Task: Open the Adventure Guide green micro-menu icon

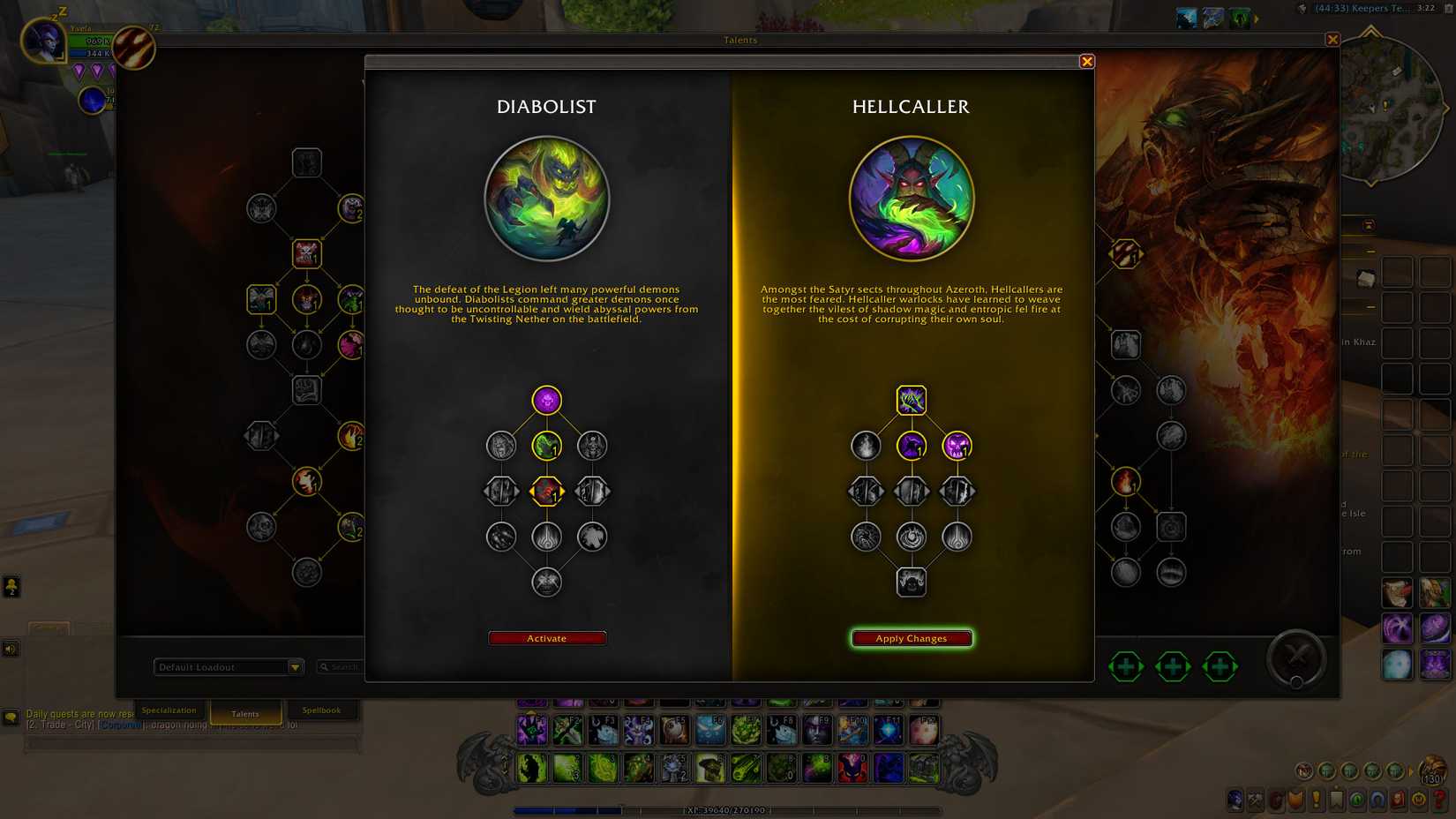Action: pos(1356,800)
